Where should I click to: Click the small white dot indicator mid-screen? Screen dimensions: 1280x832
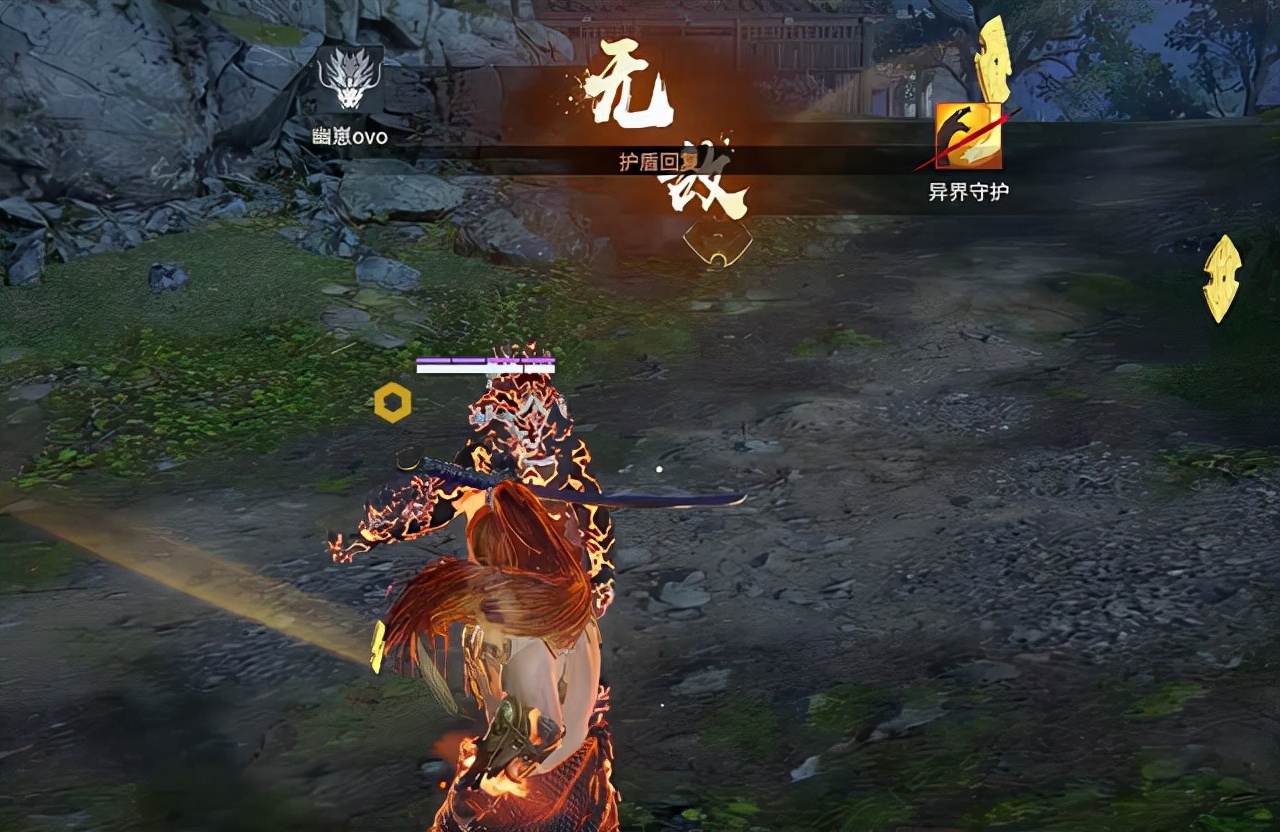point(658,467)
